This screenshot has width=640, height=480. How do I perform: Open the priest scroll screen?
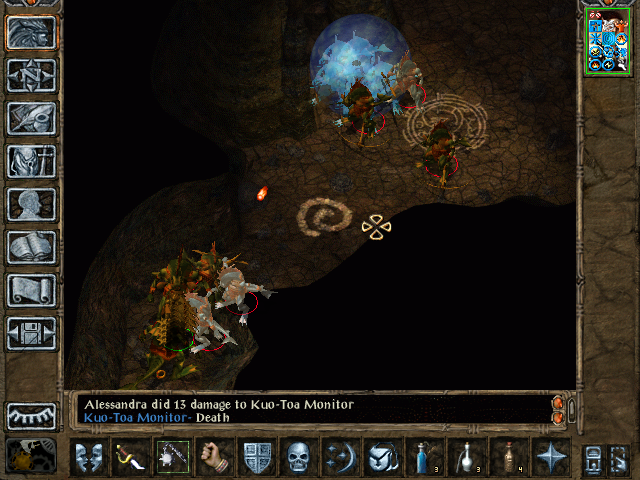click(31, 290)
